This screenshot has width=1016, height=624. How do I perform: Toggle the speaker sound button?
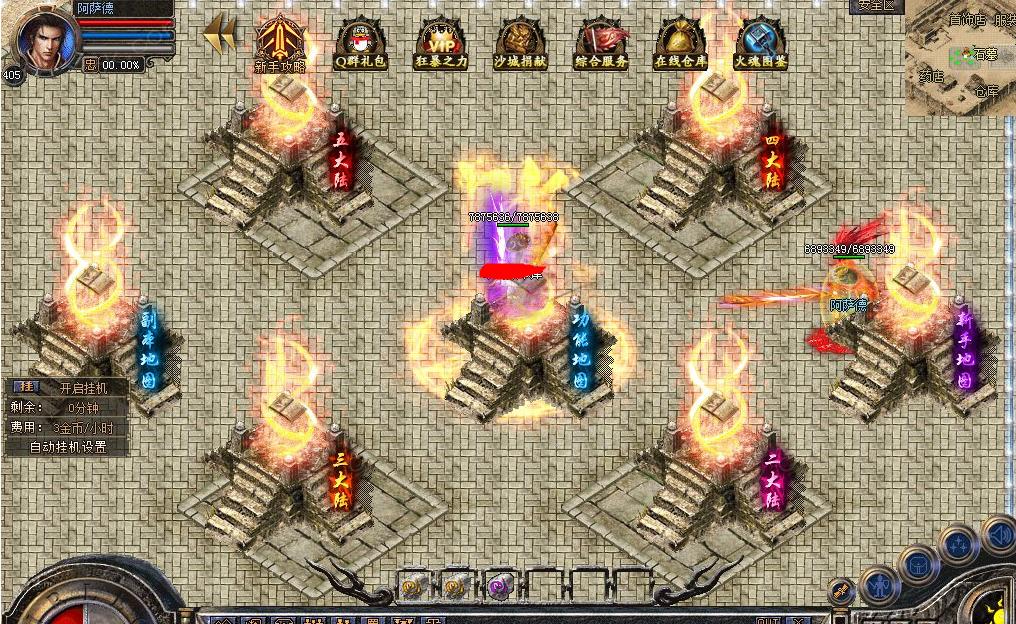[x=999, y=535]
